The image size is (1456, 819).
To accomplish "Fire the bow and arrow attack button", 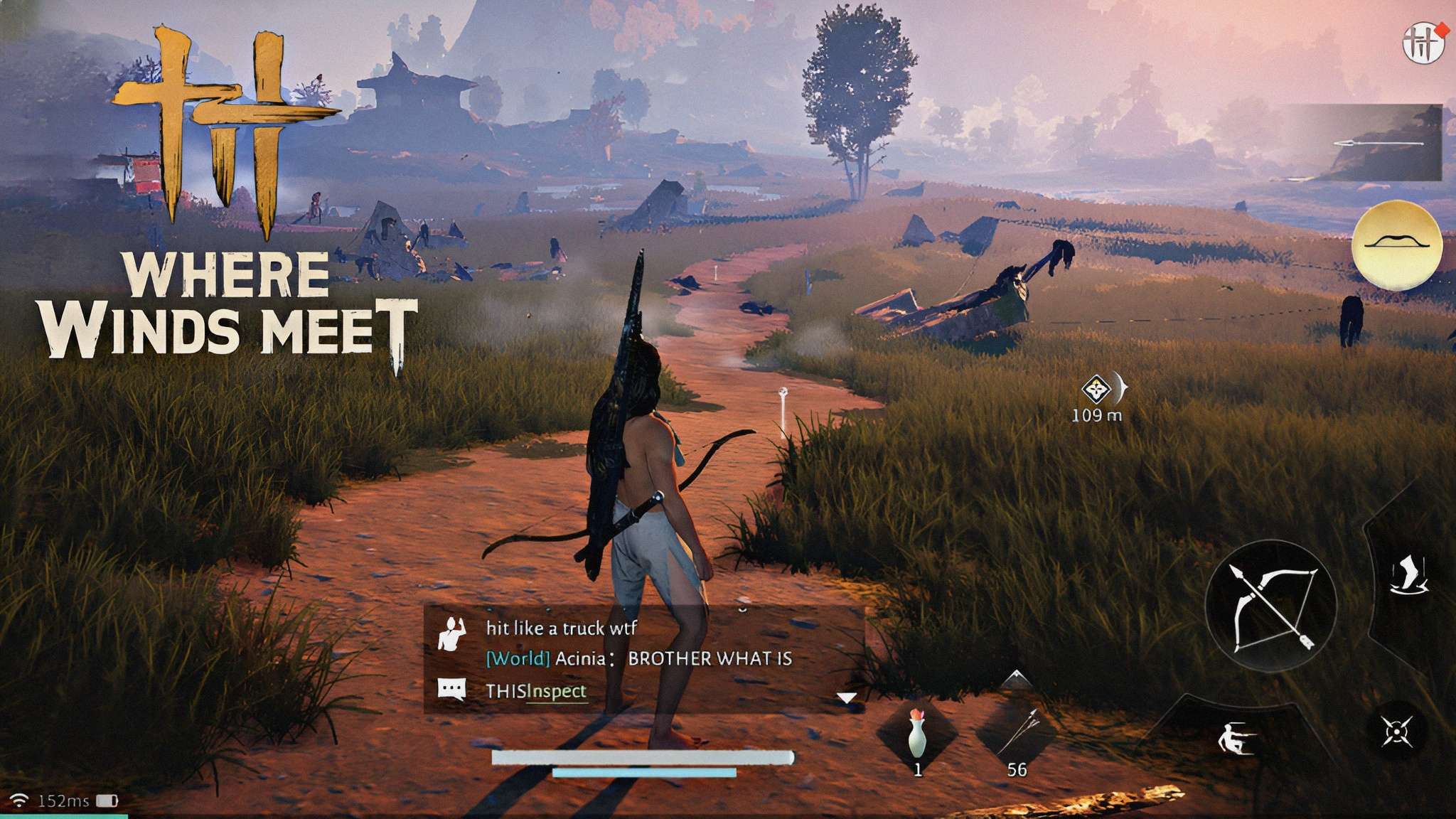I will coord(1271,606).
